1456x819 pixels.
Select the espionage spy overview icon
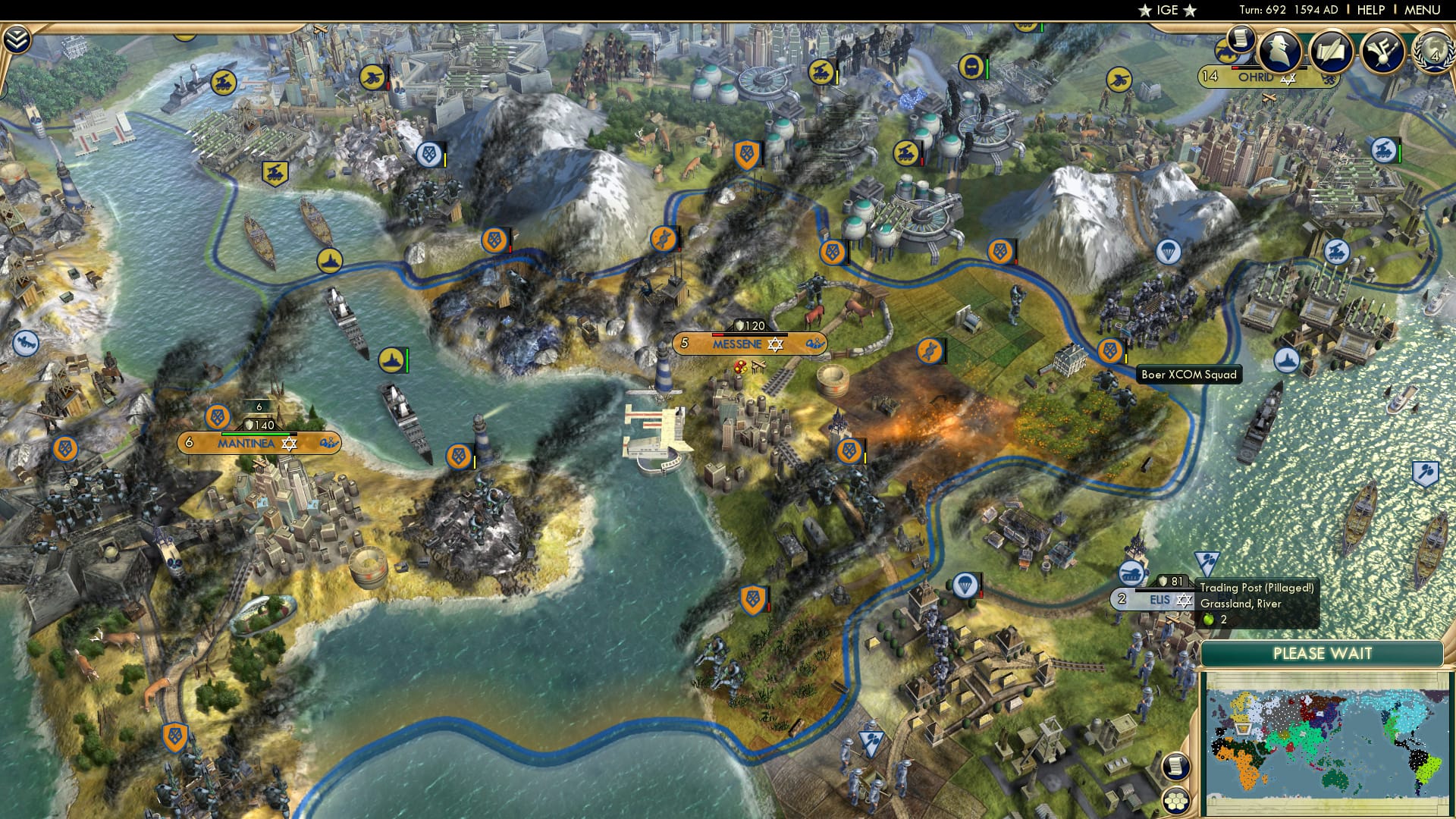[1281, 49]
